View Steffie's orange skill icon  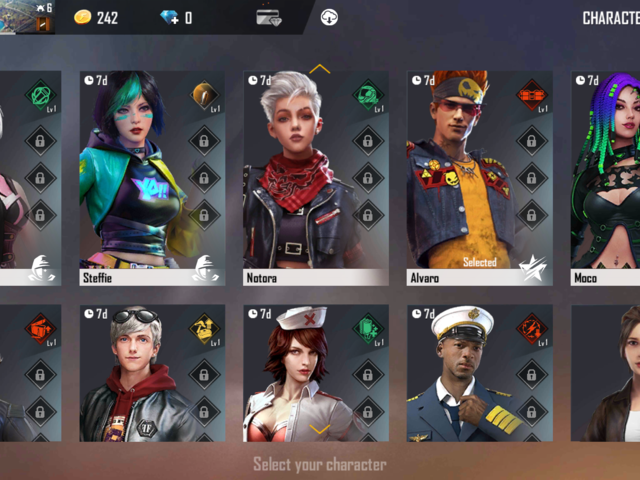tap(204, 96)
